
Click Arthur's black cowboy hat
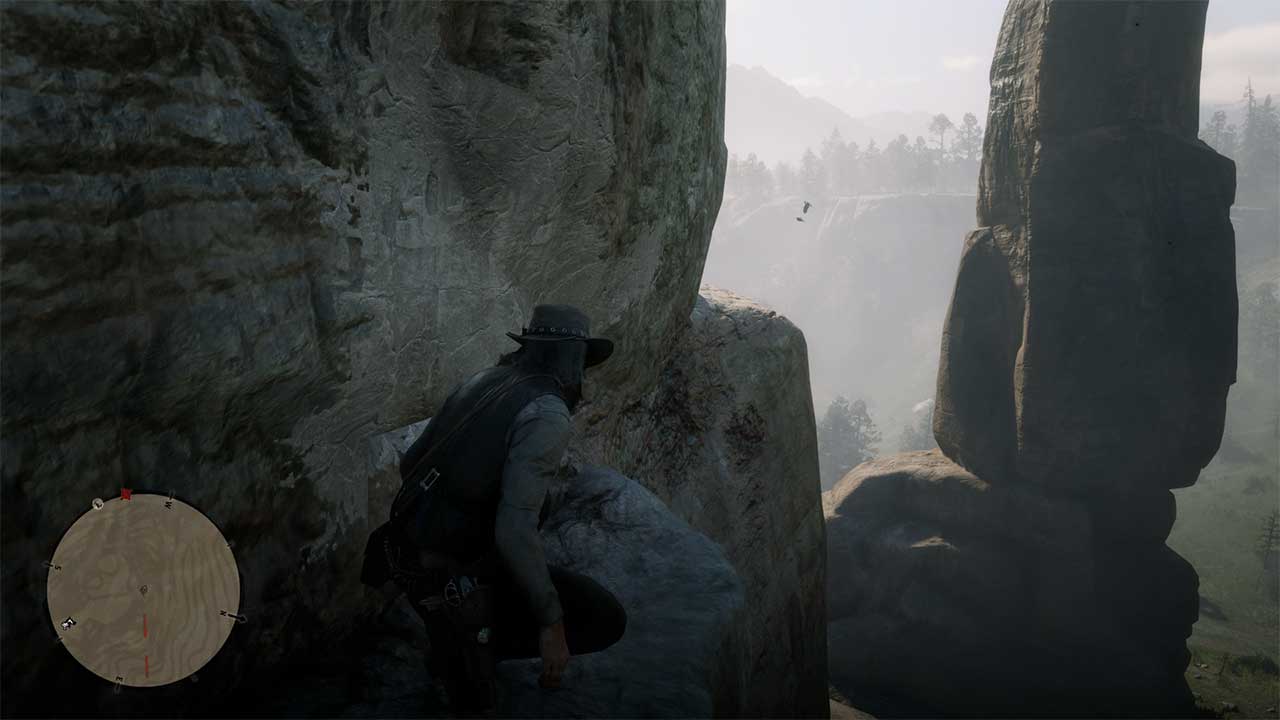tap(556, 340)
